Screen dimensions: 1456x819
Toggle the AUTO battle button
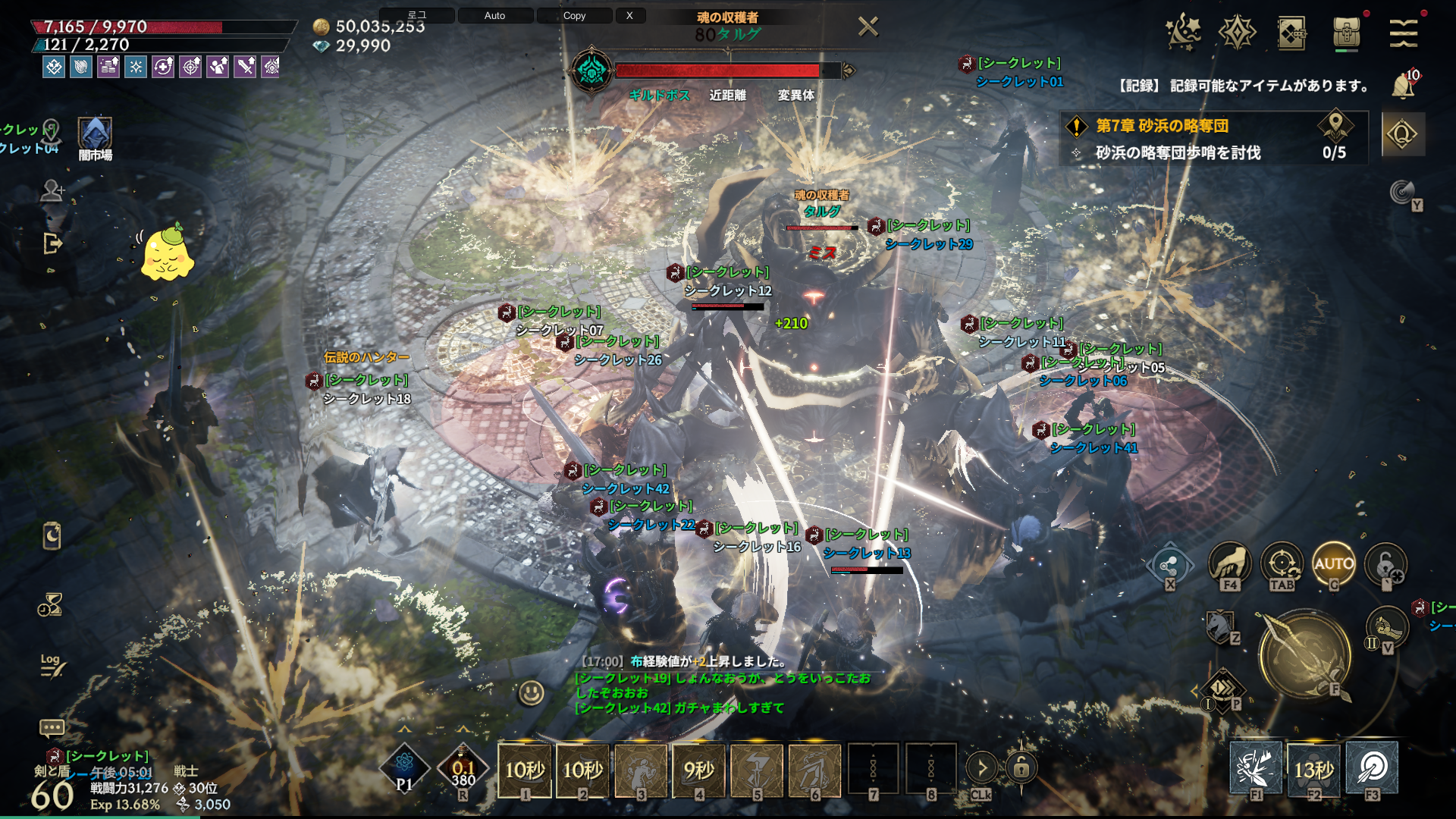[1333, 563]
